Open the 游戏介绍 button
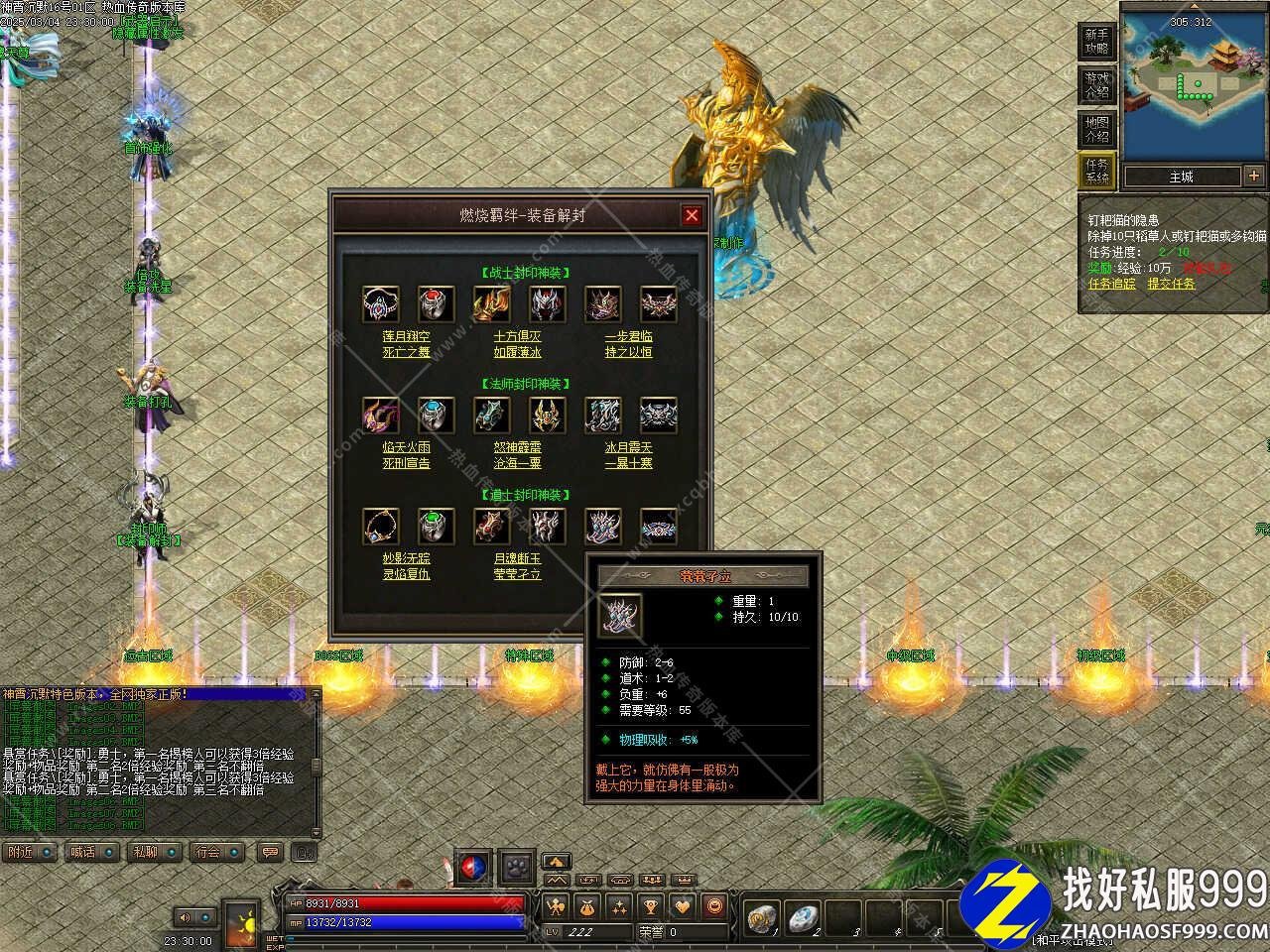The height and width of the screenshot is (952, 1270). click(x=1096, y=85)
